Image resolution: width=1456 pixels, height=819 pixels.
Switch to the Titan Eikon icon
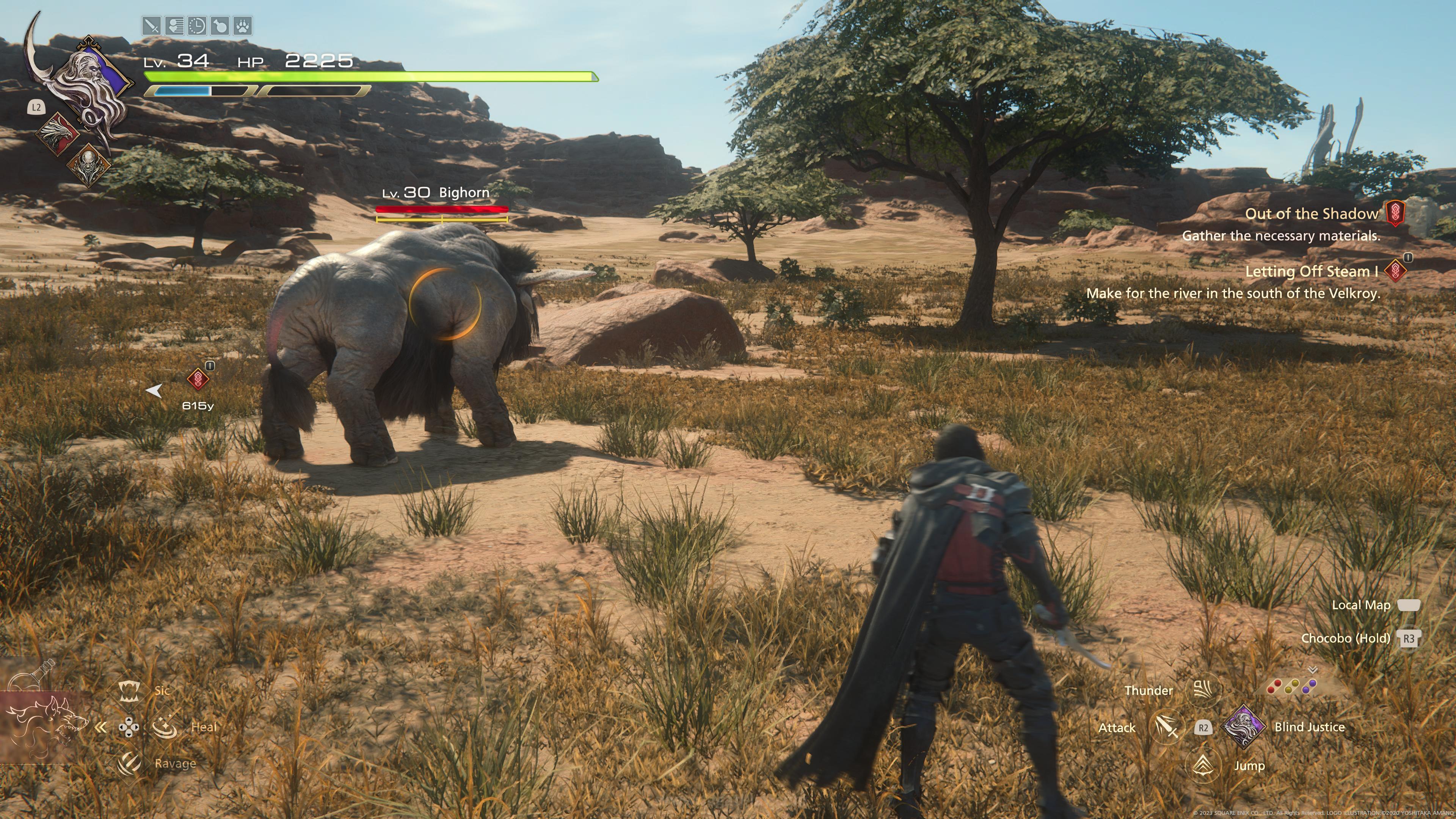tap(88, 165)
